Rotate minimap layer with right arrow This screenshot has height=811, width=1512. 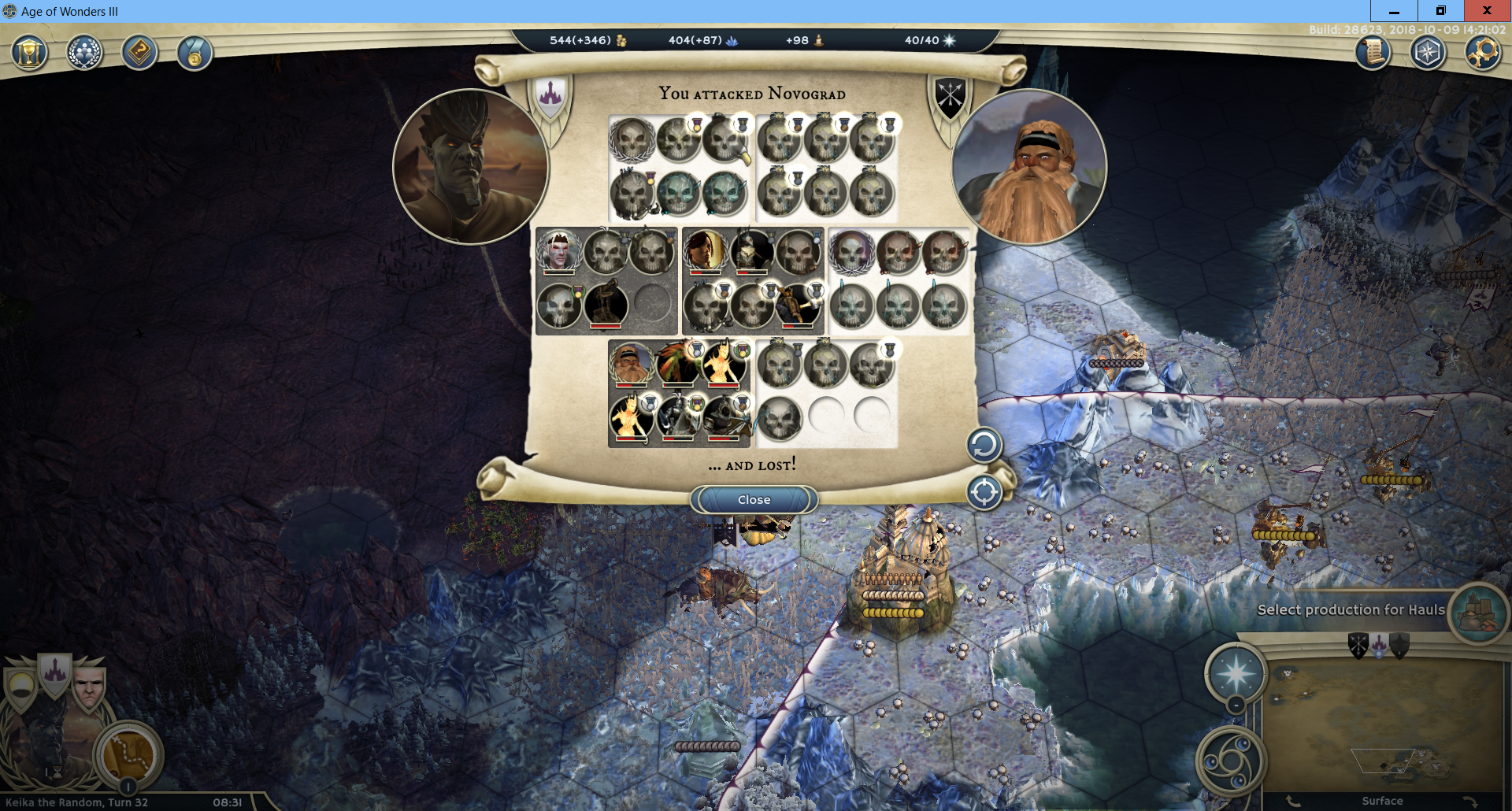pos(1469,802)
